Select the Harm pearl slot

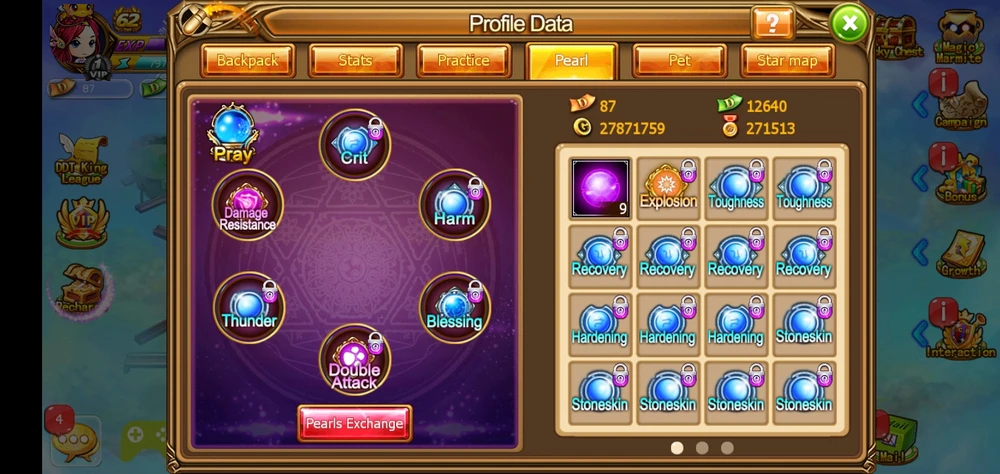pyautogui.click(x=454, y=205)
